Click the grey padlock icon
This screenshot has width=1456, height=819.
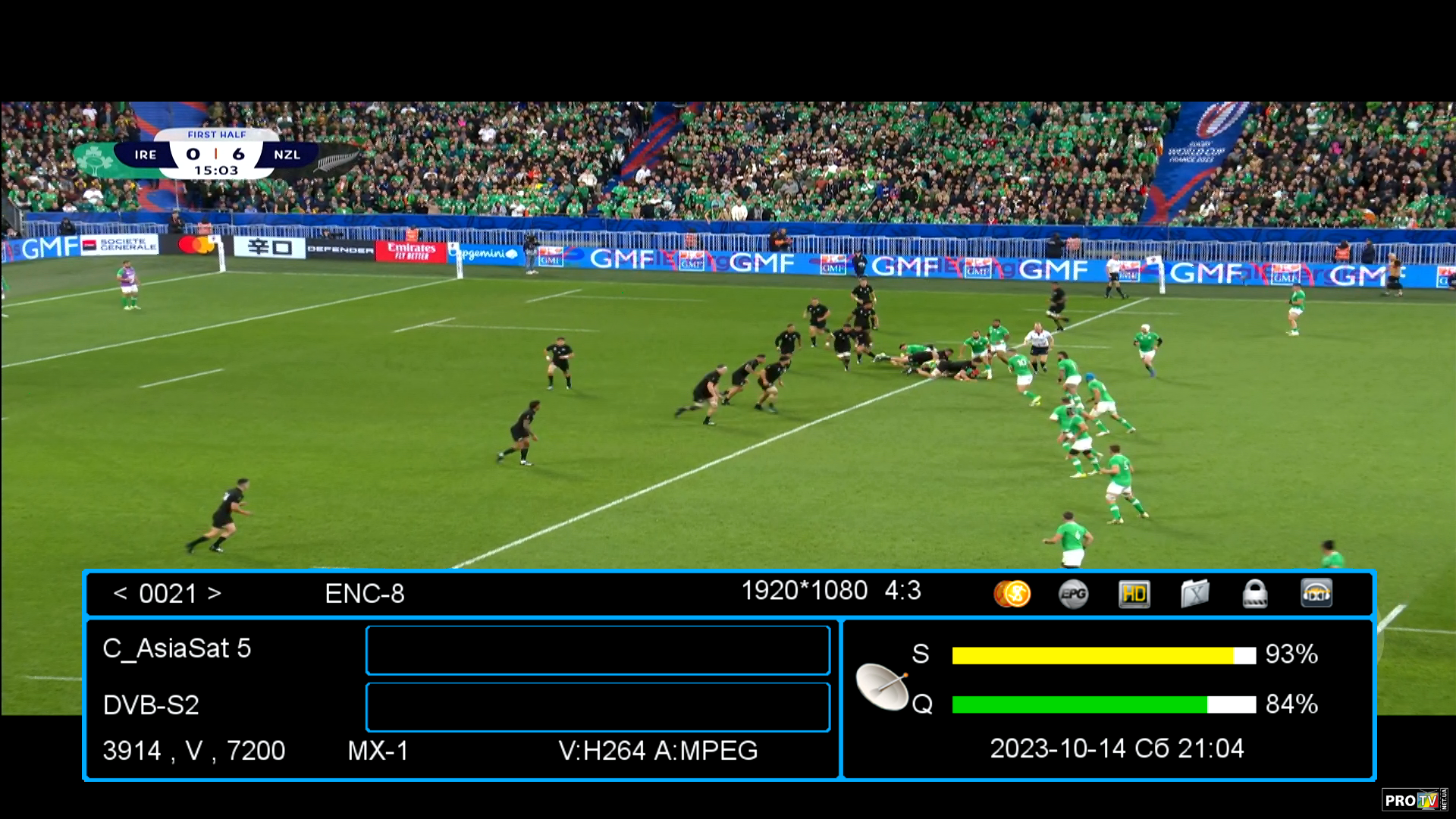pos(1255,594)
